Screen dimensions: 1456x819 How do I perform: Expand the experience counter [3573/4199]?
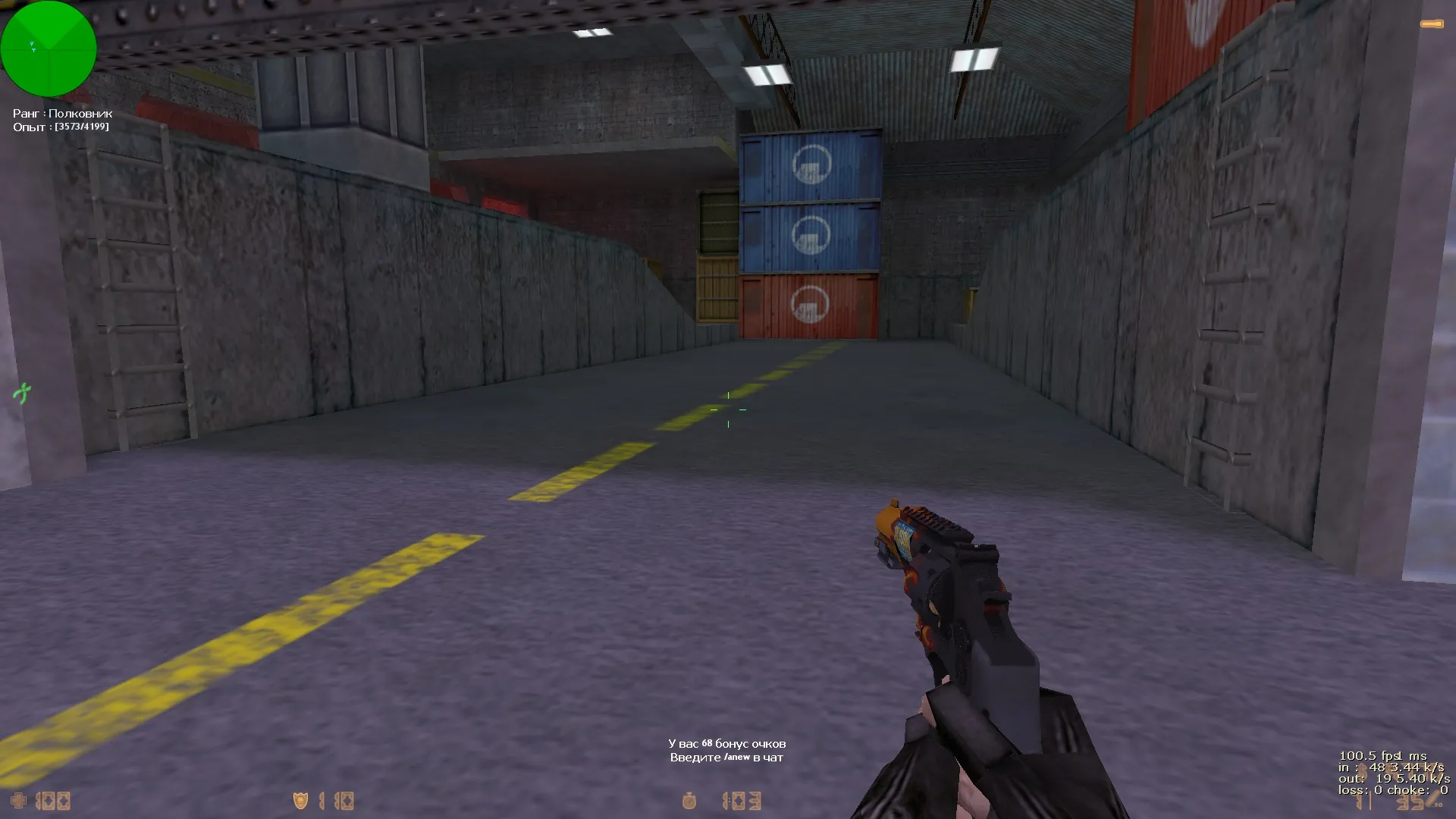61,126
